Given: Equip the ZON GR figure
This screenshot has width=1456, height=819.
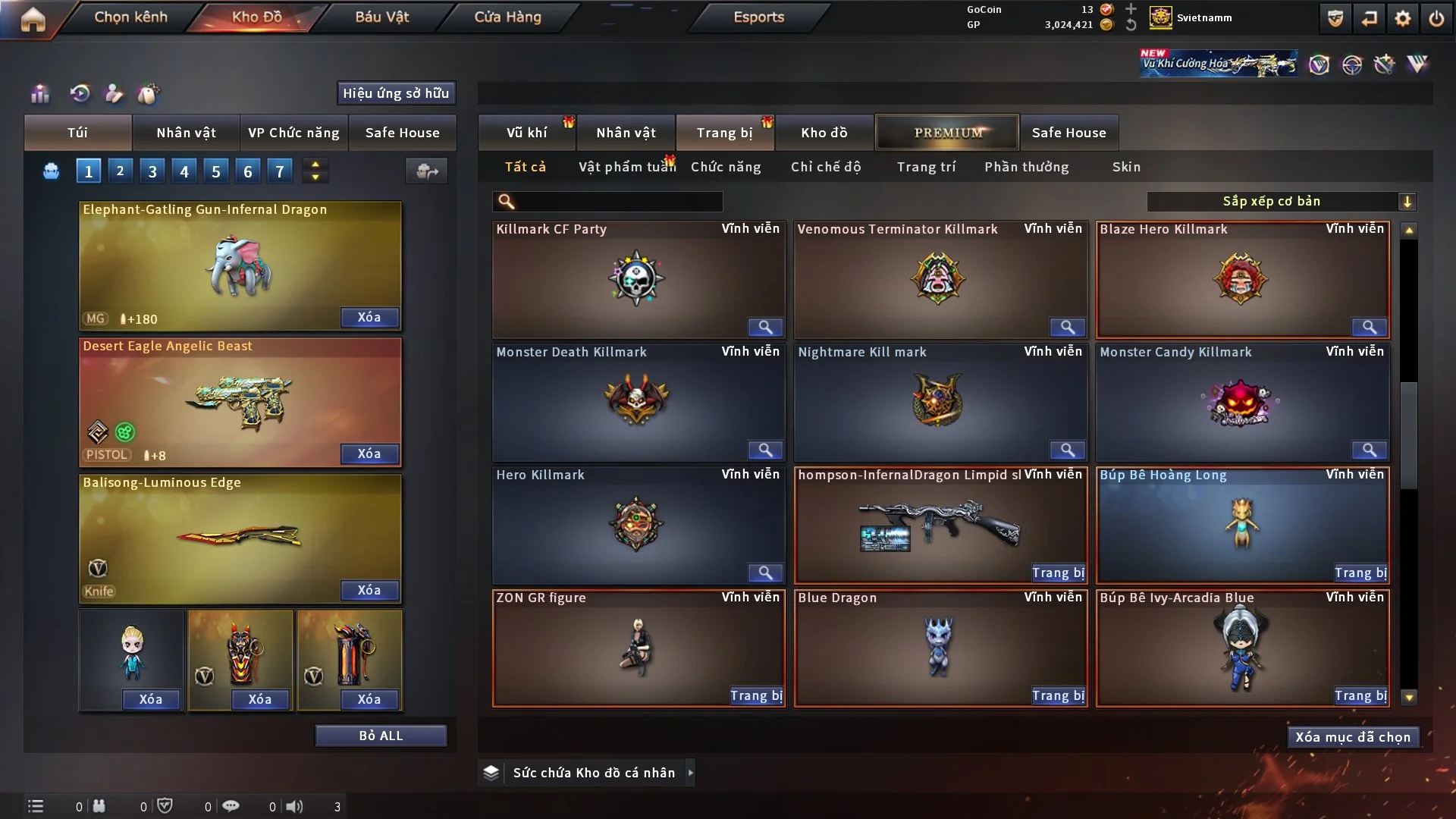Looking at the screenshot, I should pyautogui.click(x=756, y=695).
